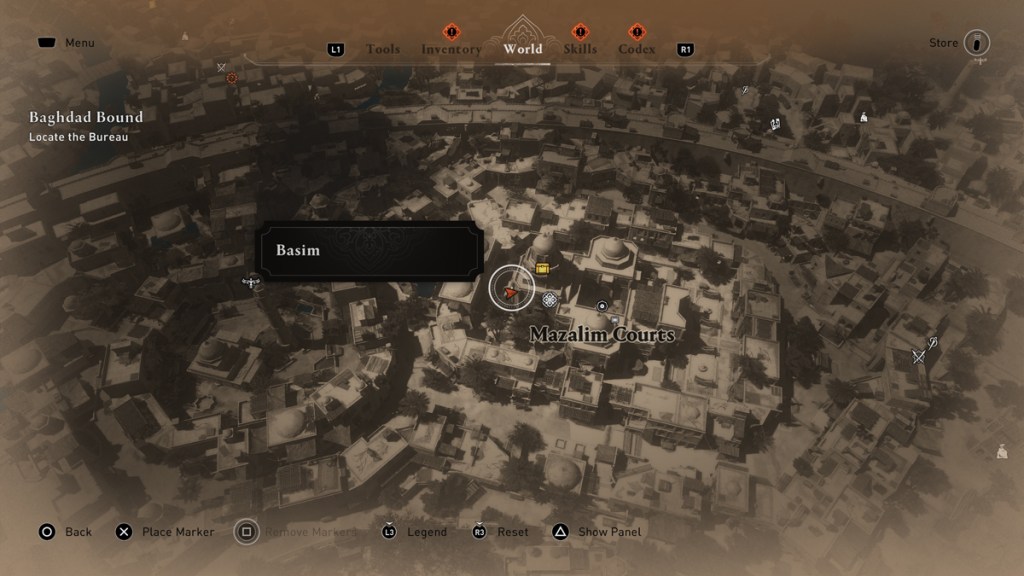Click the red gear-shaped marker on map
Image resolution: width=1024 pixels, height=576 pixels.
pyautogui.click(x=232, y=78)
